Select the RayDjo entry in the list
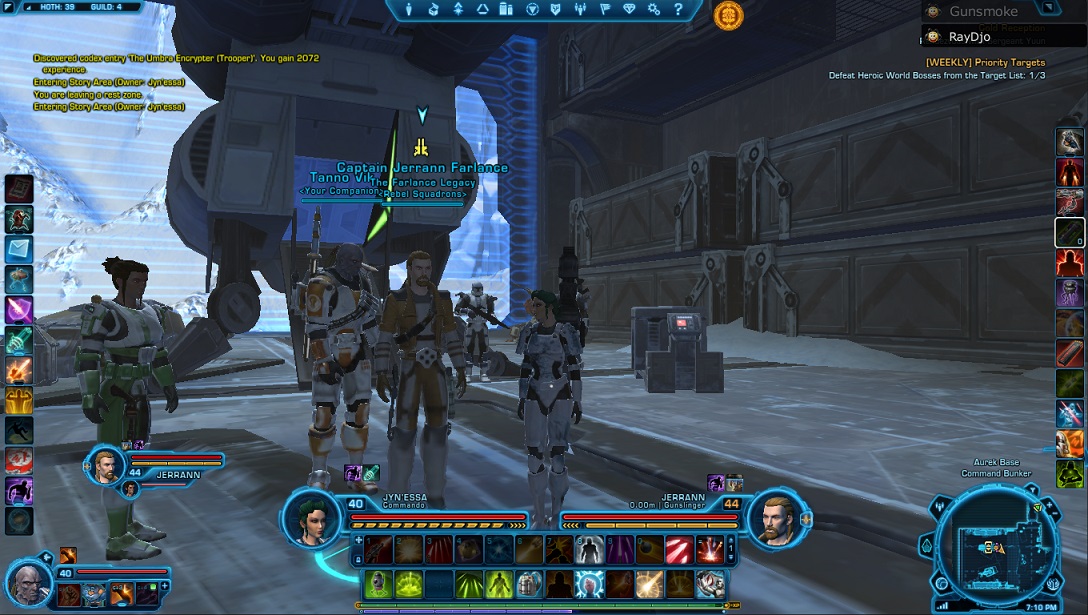Viewport: 1088px width, 615px height. (x=969, y=37)
